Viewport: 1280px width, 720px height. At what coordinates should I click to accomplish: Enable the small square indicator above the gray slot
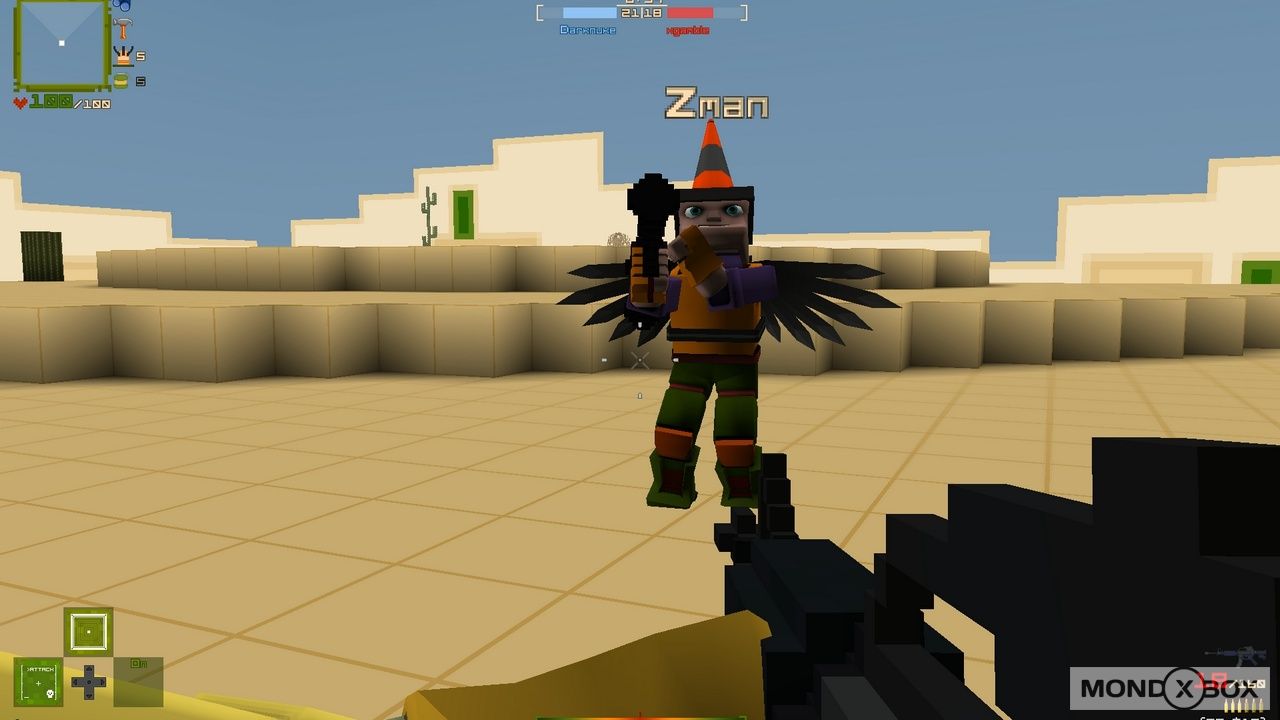tap(88, 632)
